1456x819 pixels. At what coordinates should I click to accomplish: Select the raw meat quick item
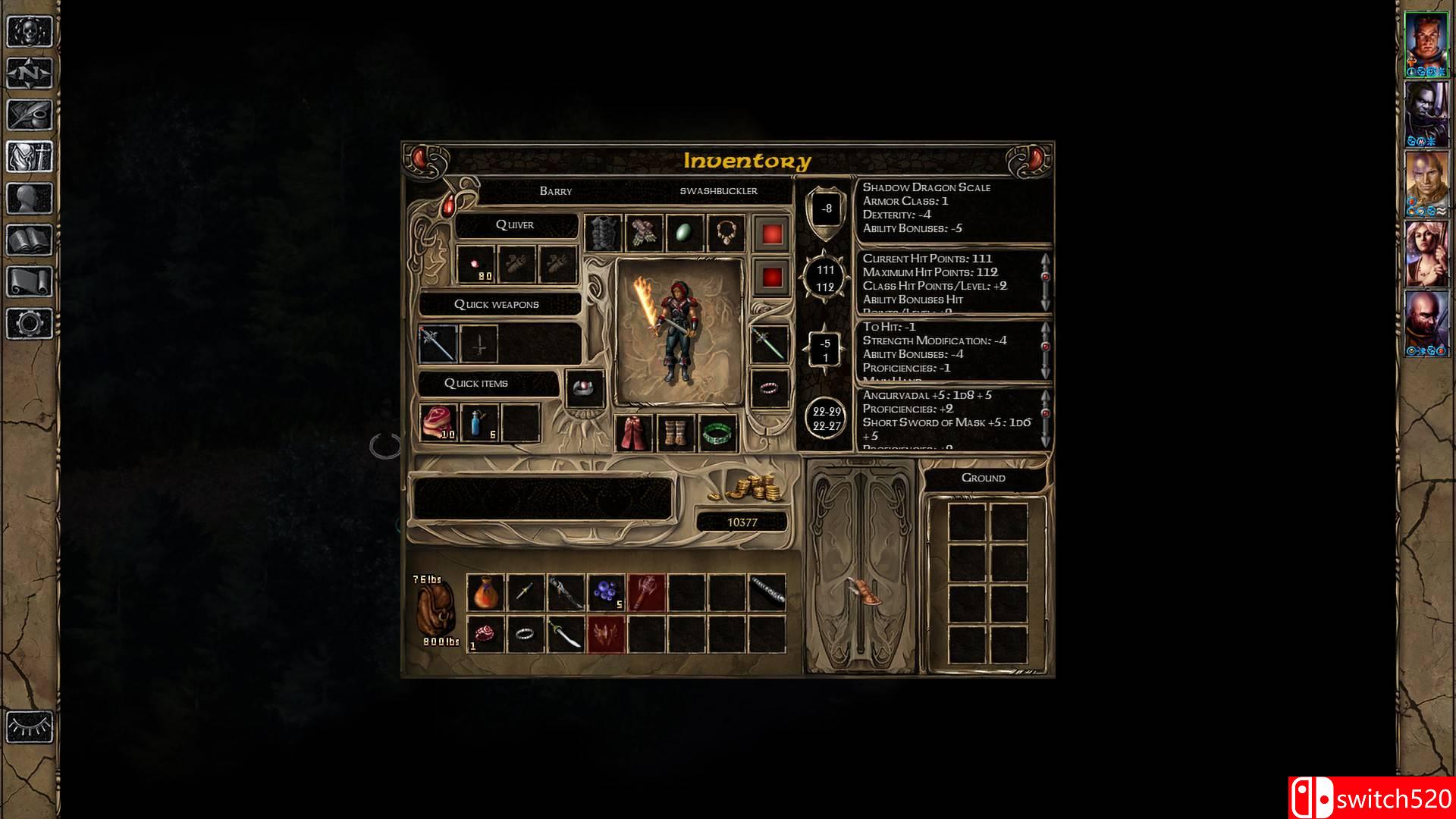(x=438, y=422)
